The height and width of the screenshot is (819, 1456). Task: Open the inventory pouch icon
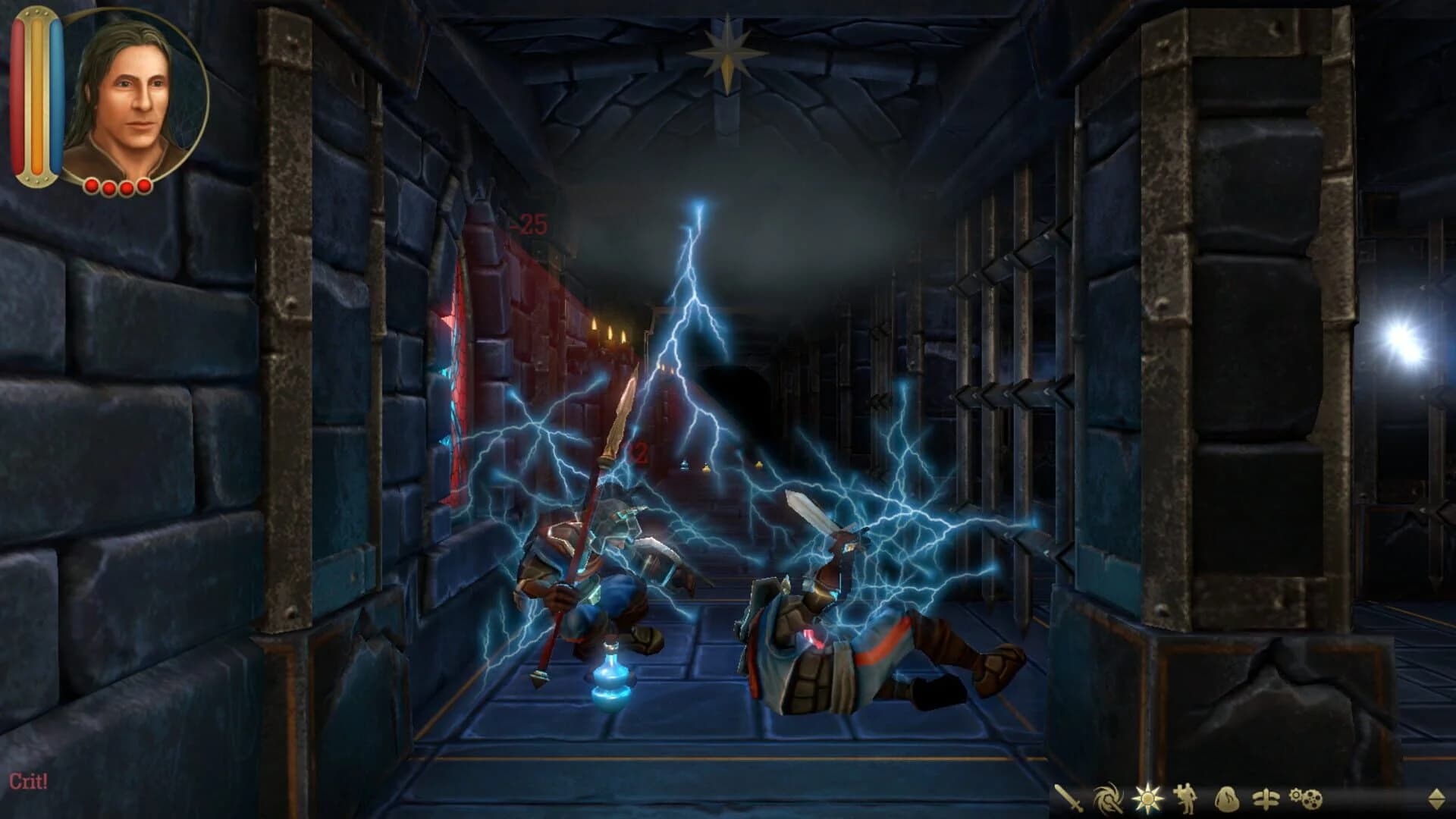(x=1227, y=798)
